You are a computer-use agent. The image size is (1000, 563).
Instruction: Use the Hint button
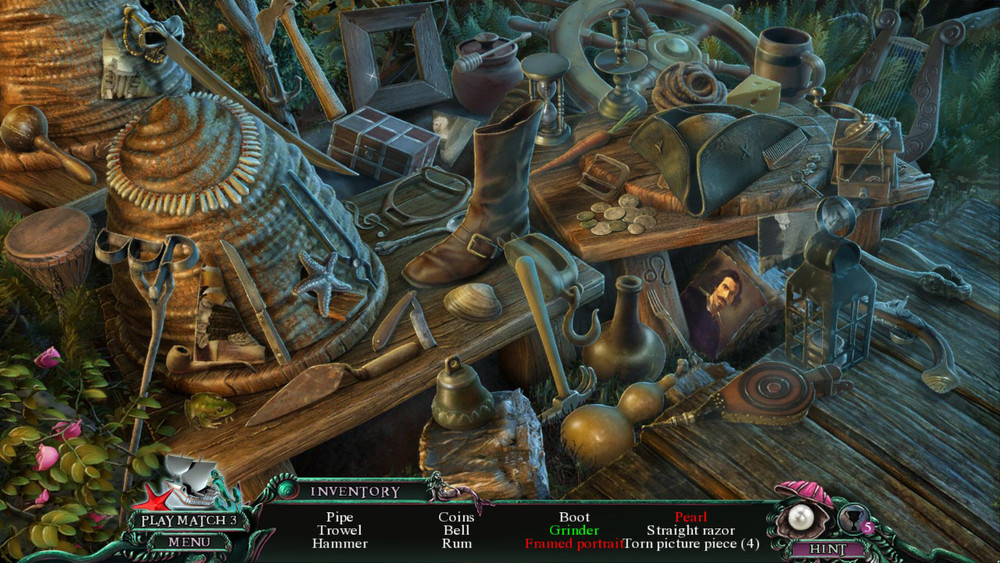(x=826, y=549)
